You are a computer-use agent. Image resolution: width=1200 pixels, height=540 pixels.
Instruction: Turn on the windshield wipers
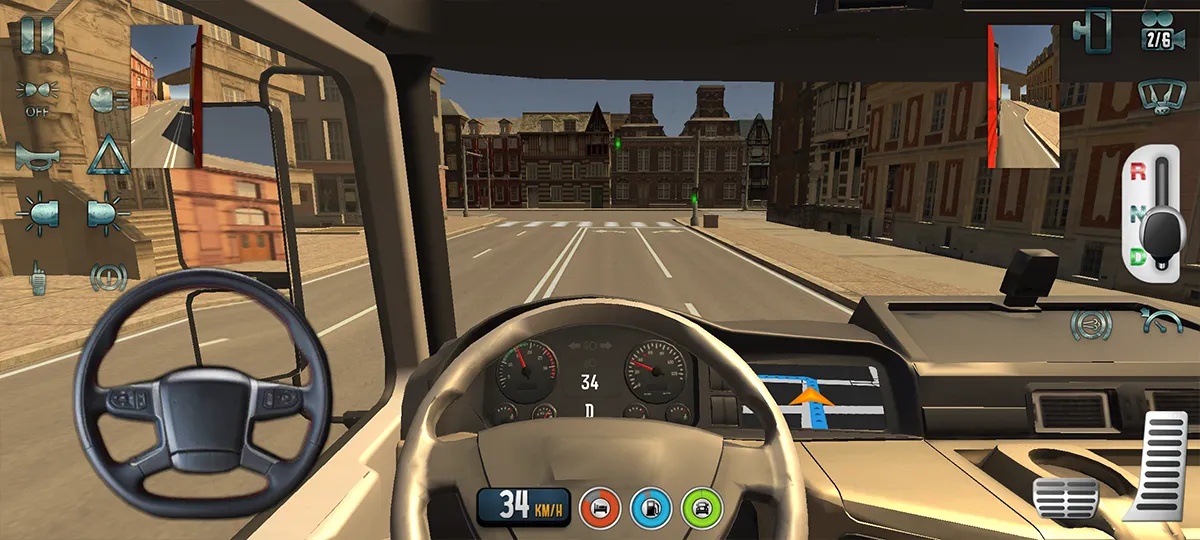(1158, 96)
